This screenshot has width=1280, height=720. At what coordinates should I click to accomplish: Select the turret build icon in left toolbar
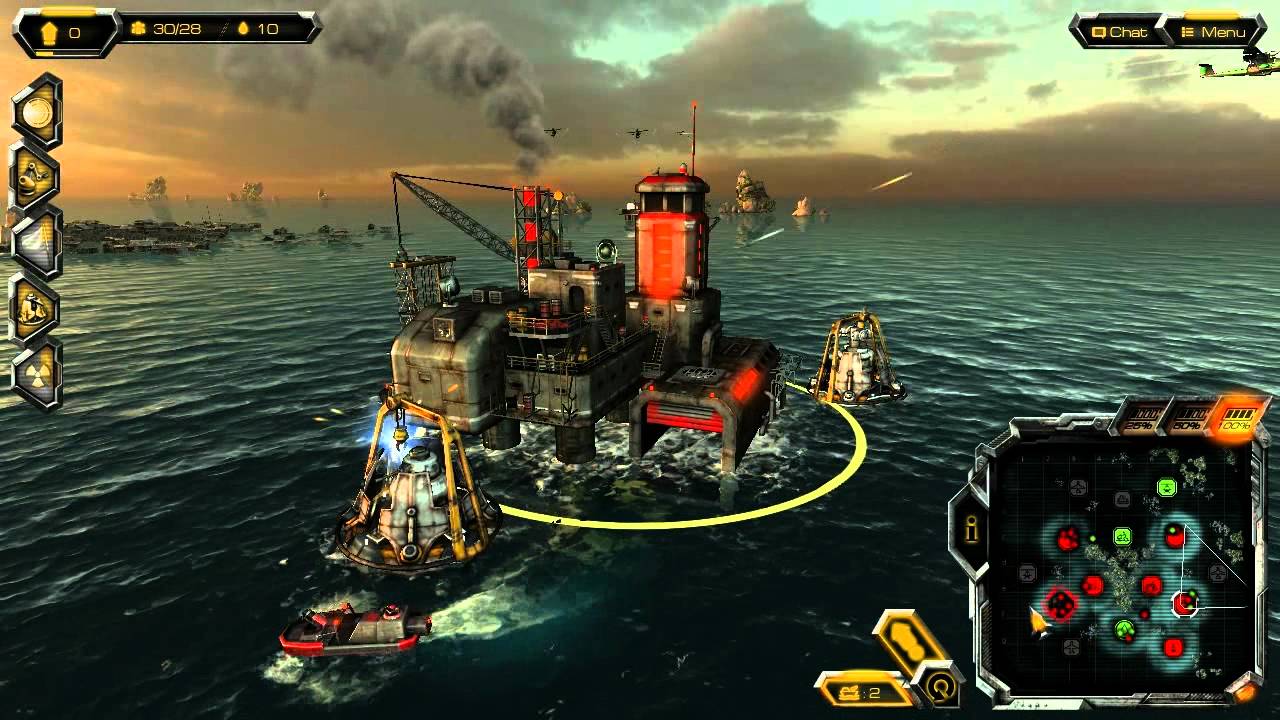36,176
